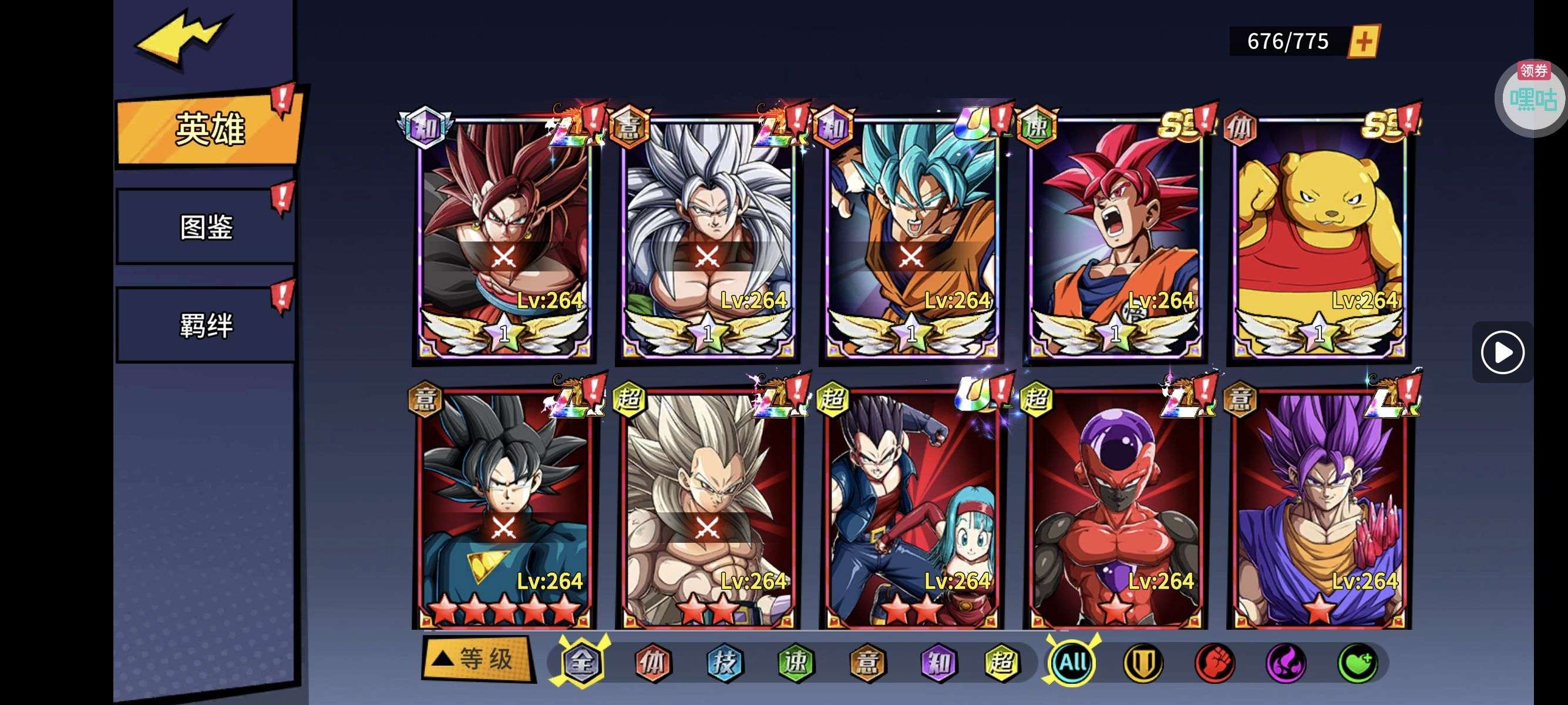Filter by the green heart healer icon
The image size is (1568, 705).
[1357, 662]
